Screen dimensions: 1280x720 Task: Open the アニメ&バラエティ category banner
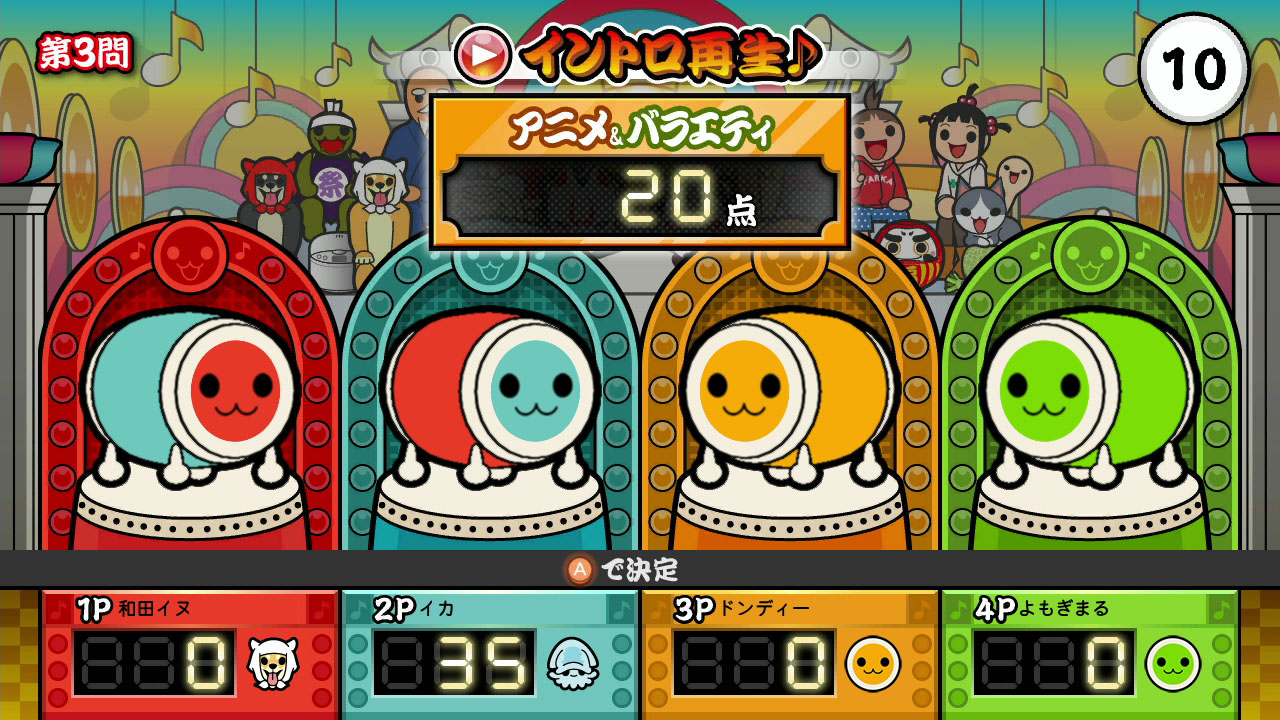click(x=639, y=126)
